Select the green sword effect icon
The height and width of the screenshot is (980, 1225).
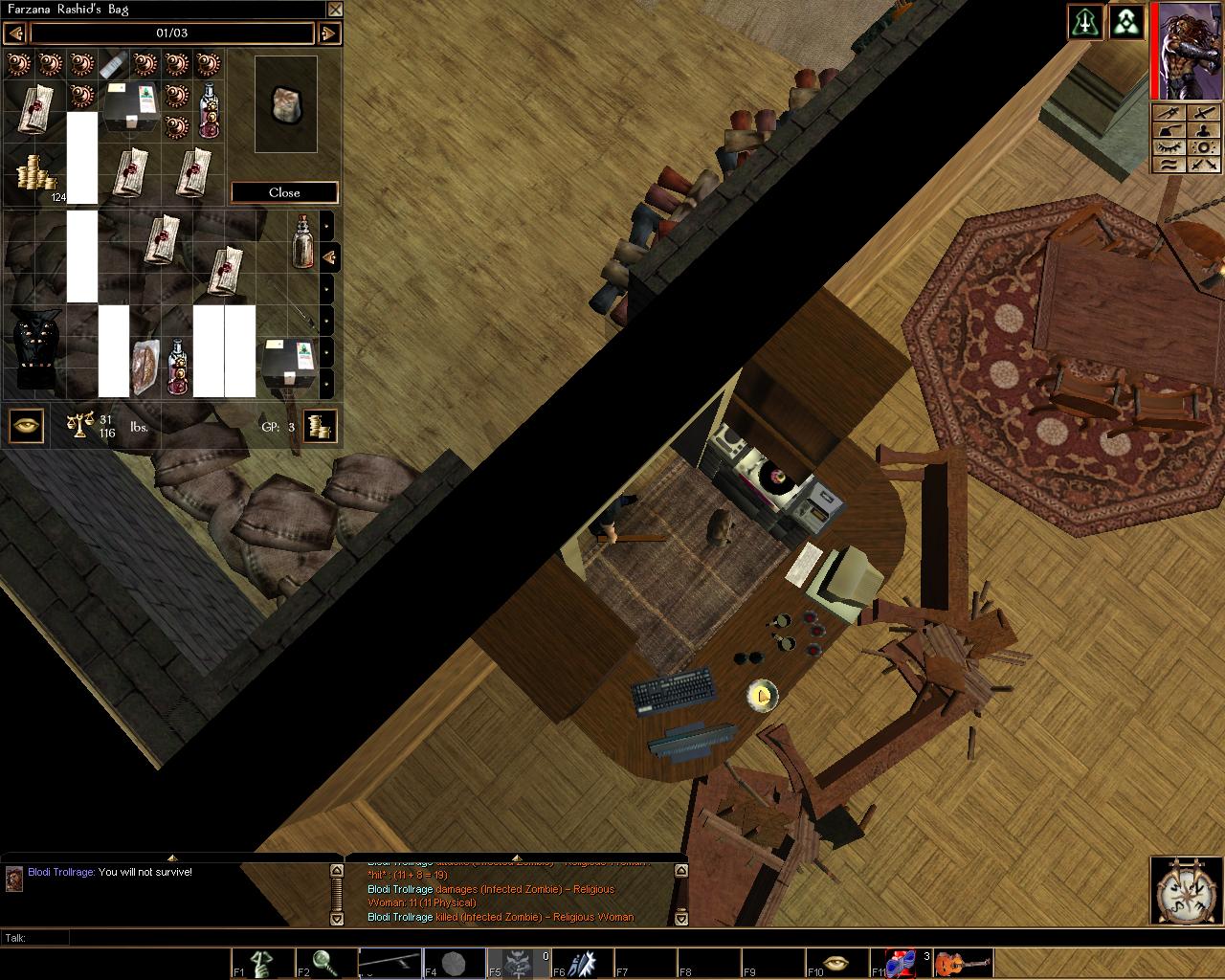pos(1084,23)
